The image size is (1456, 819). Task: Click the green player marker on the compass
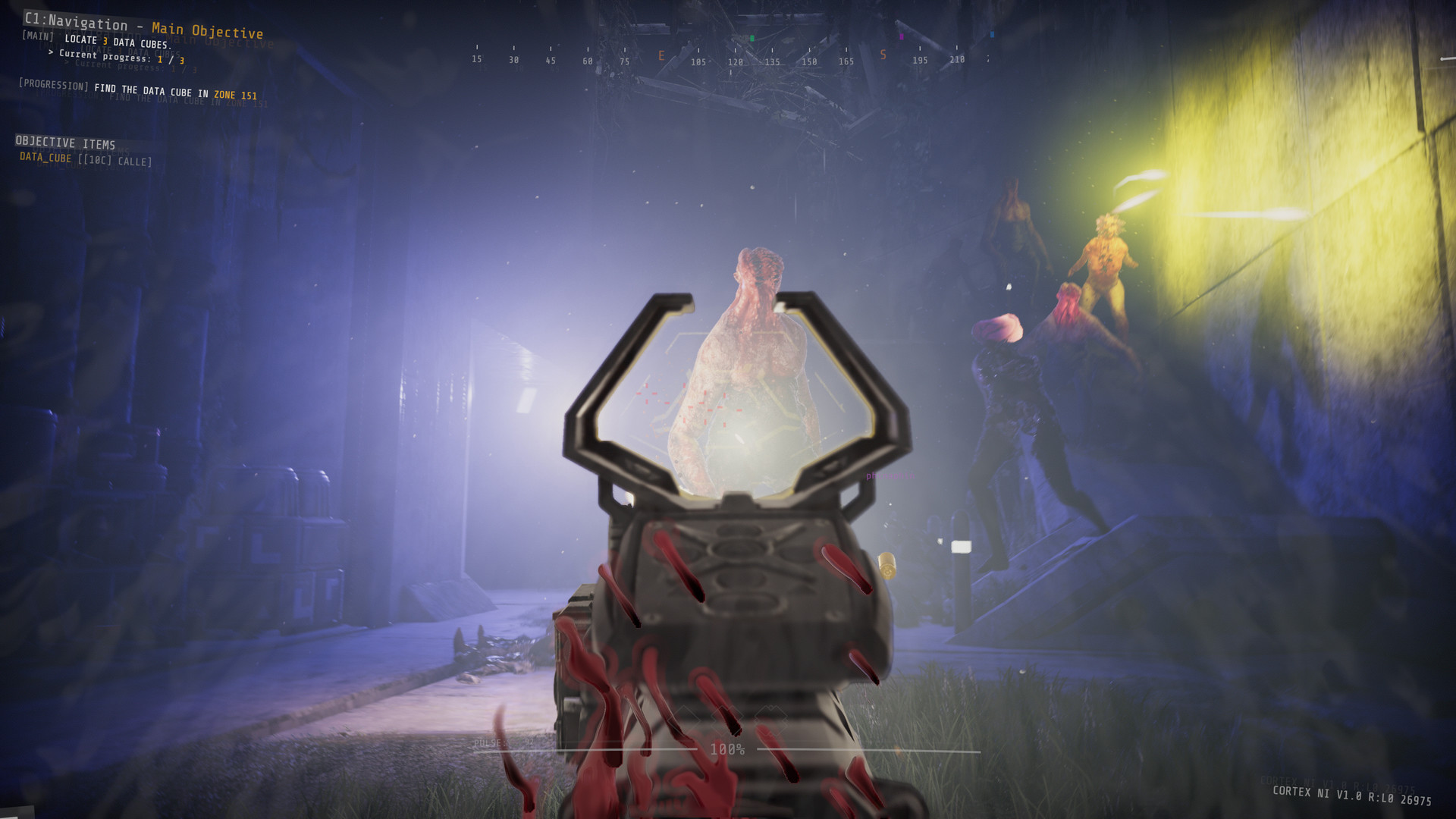click(752, 38)
